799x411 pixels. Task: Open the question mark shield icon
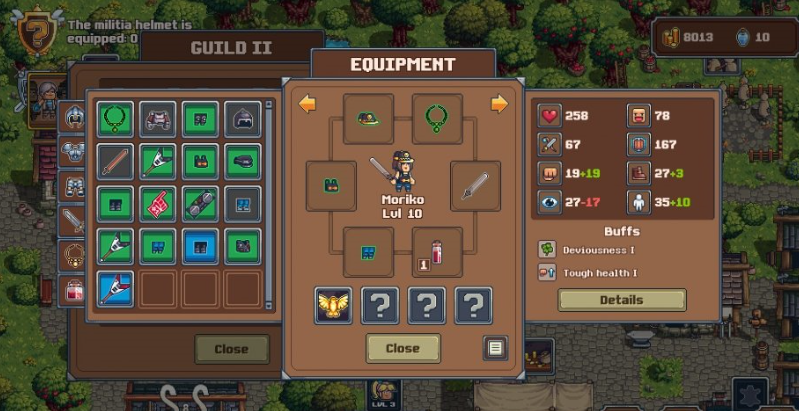pyautogui.click(x=39, y=32)
